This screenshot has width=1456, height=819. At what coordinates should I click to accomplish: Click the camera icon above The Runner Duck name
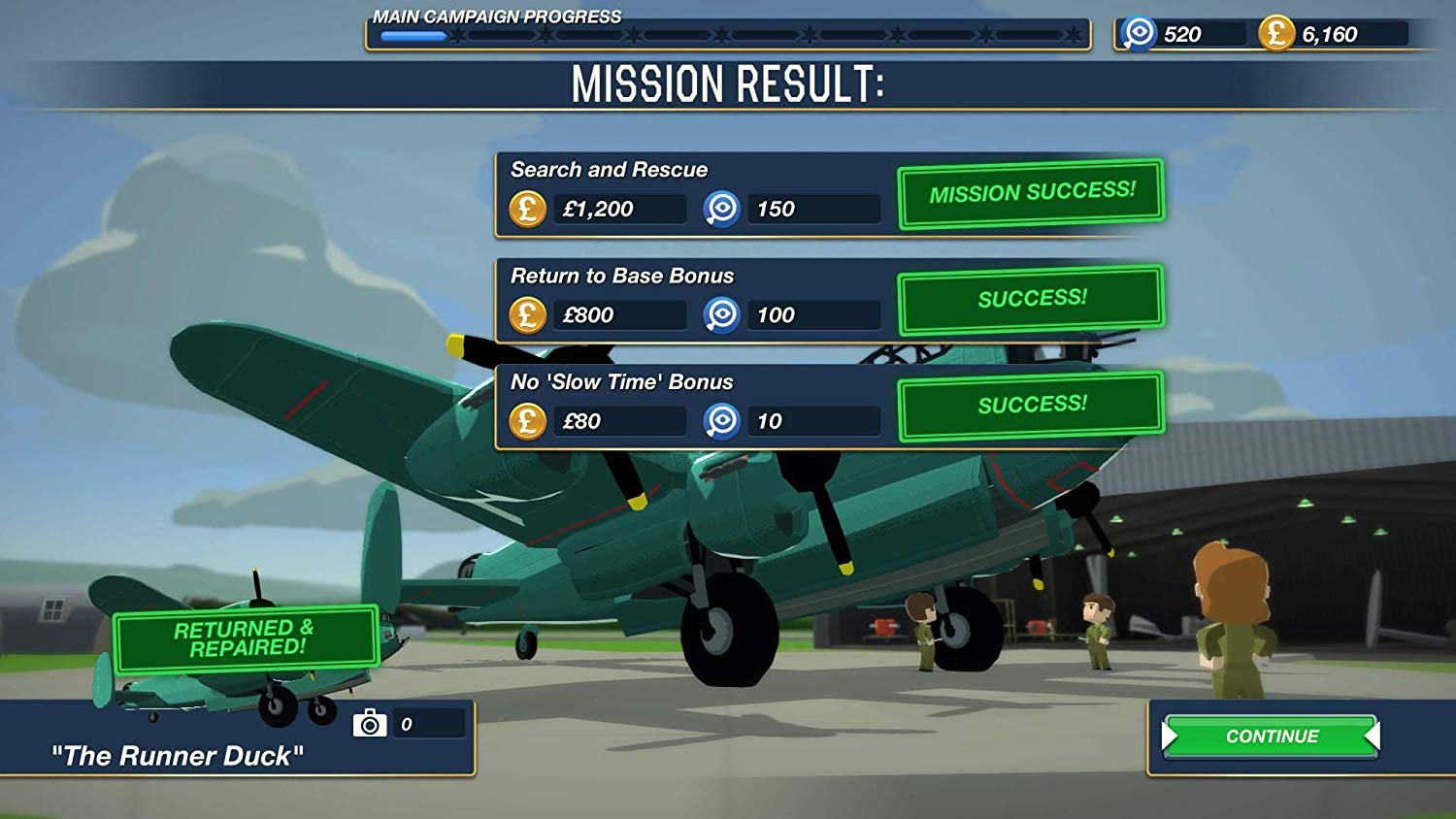pyautogui.click(x=369, y=722)
